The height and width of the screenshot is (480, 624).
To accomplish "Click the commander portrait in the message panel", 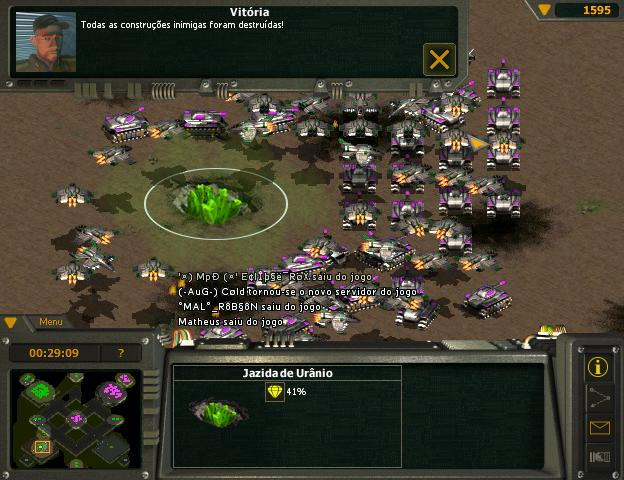I will pos(46,41).
